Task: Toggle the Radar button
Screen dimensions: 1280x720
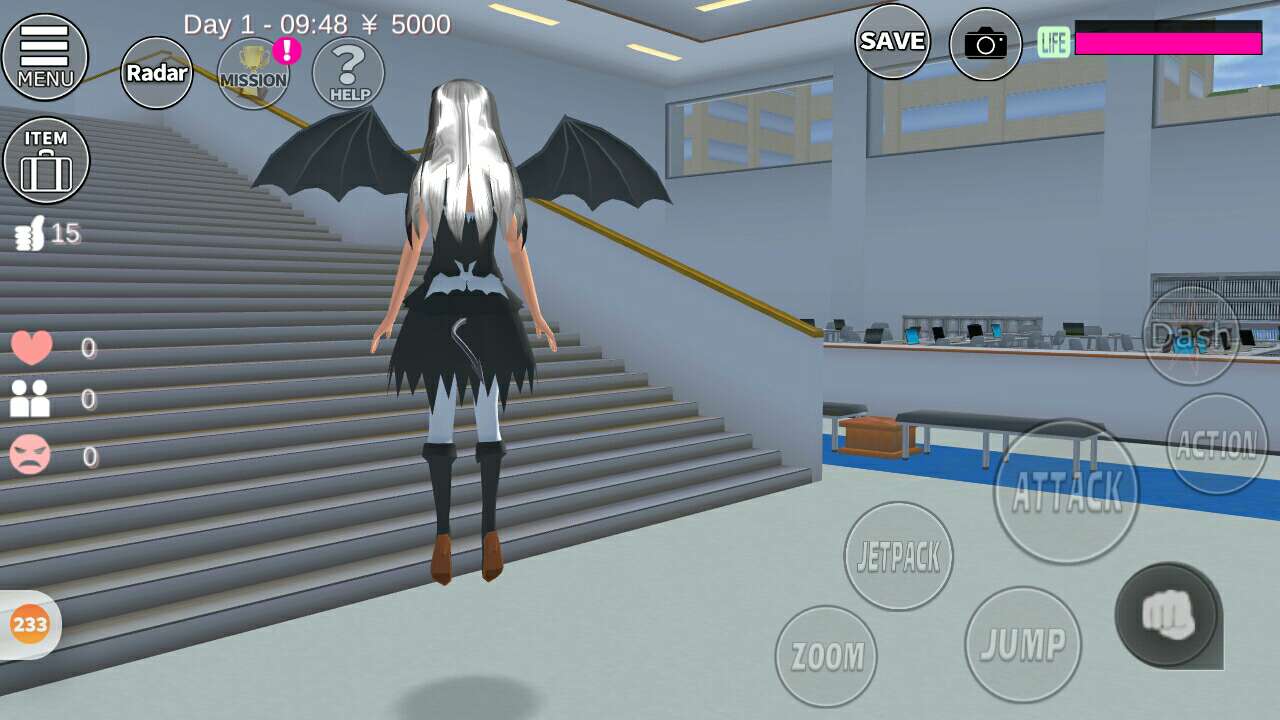Action: click(x=157, y=73)
